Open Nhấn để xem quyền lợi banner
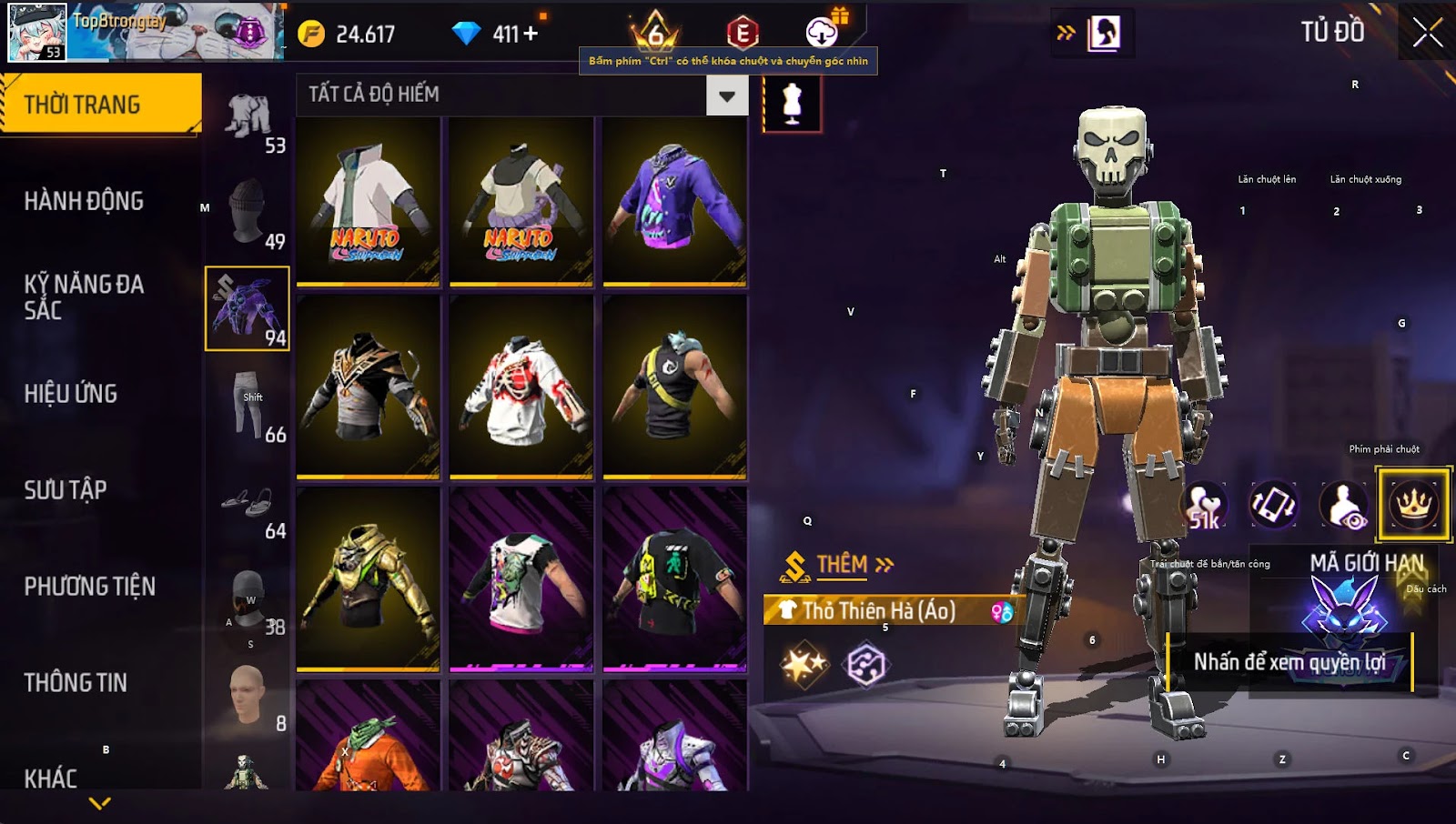Screen dimensions: 1456x824 pyautogui.click(x=1289, y=662)
